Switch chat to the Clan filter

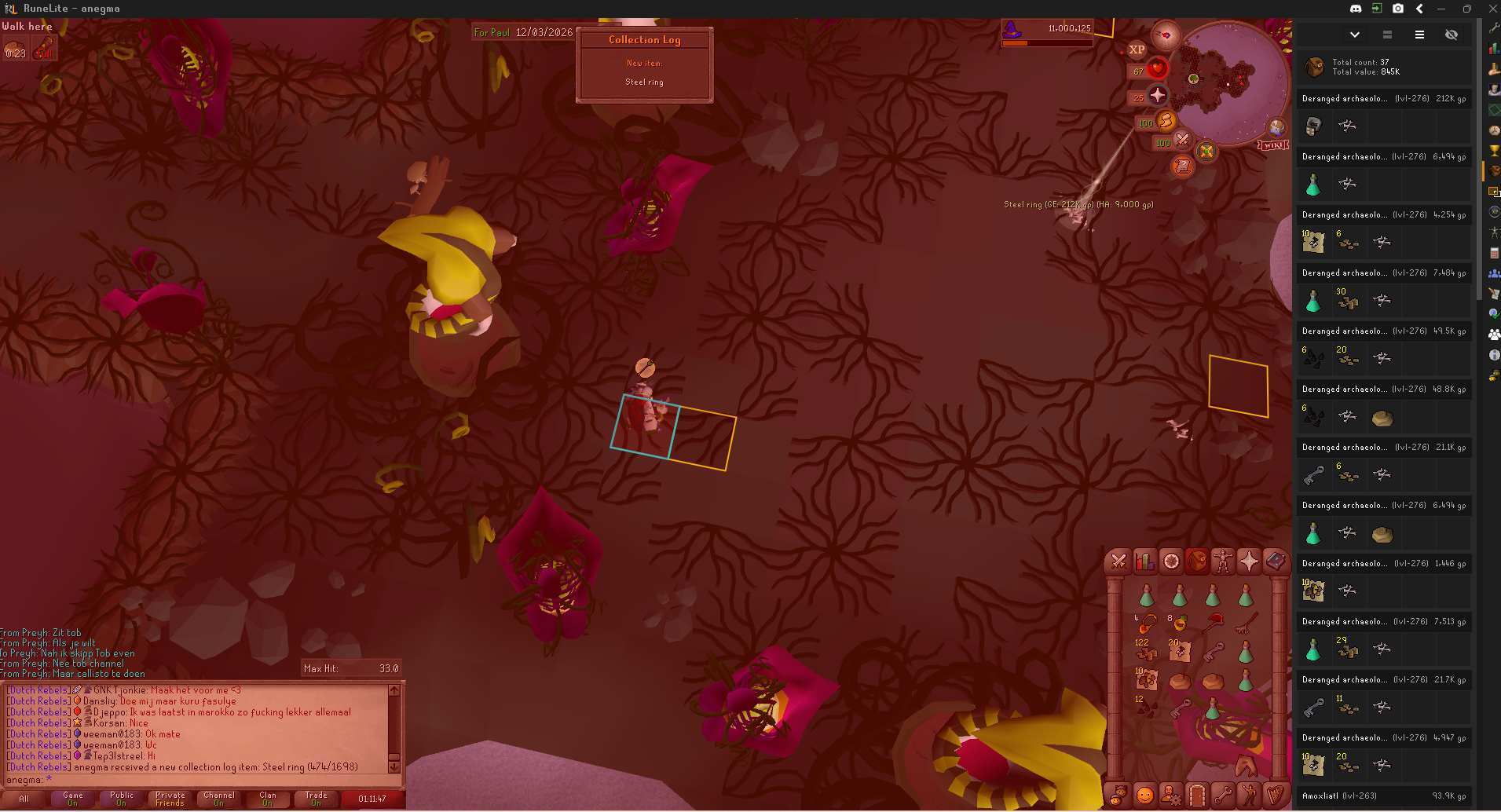(268, 799)
